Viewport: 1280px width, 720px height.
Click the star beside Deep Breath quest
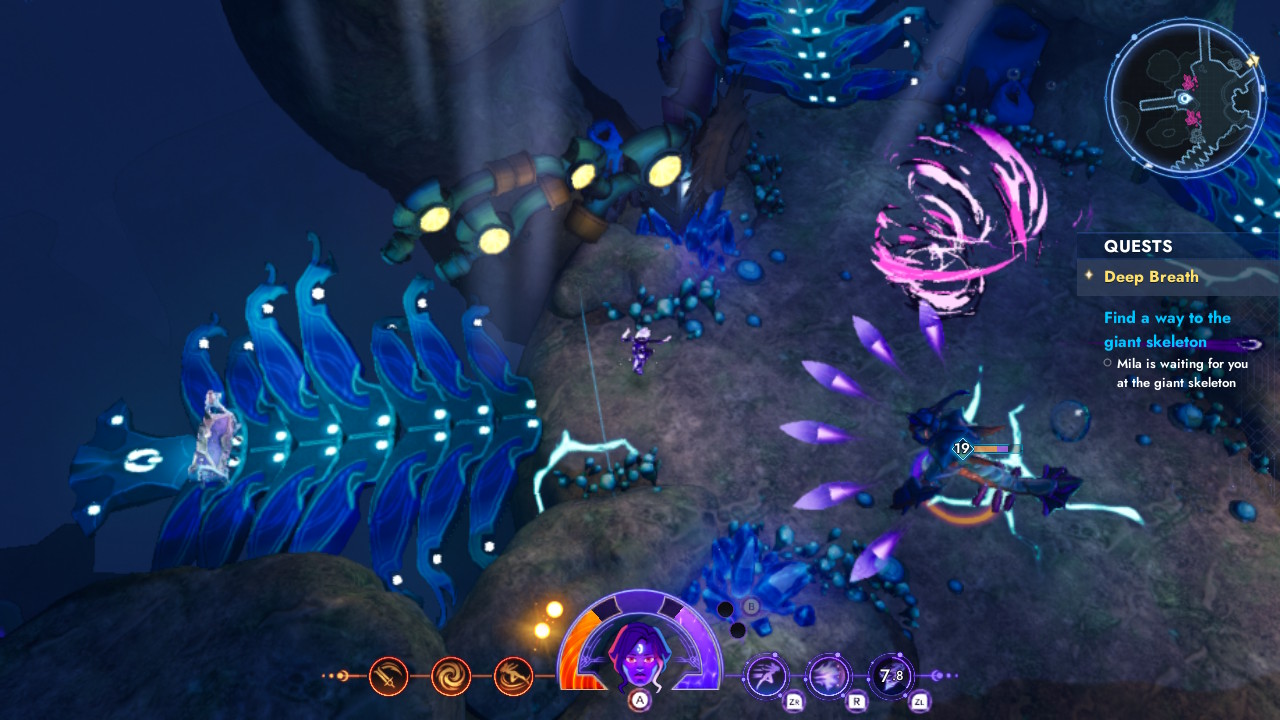point(1088,277)
